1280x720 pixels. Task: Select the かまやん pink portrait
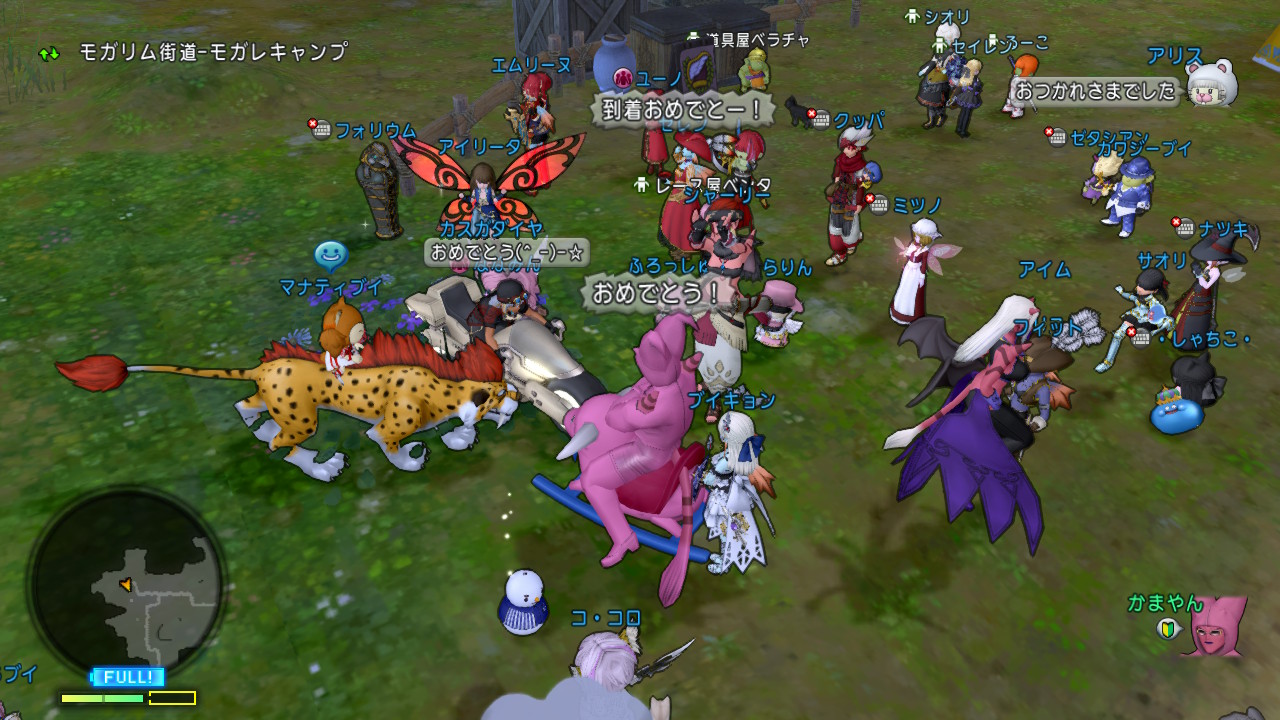click(1215, 627)
